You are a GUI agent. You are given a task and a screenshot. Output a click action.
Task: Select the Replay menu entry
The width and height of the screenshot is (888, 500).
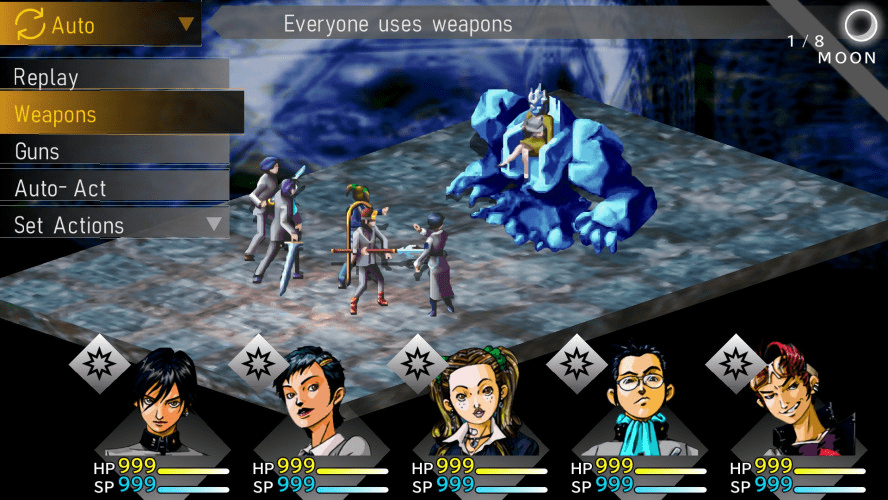[x=115, y=77]
